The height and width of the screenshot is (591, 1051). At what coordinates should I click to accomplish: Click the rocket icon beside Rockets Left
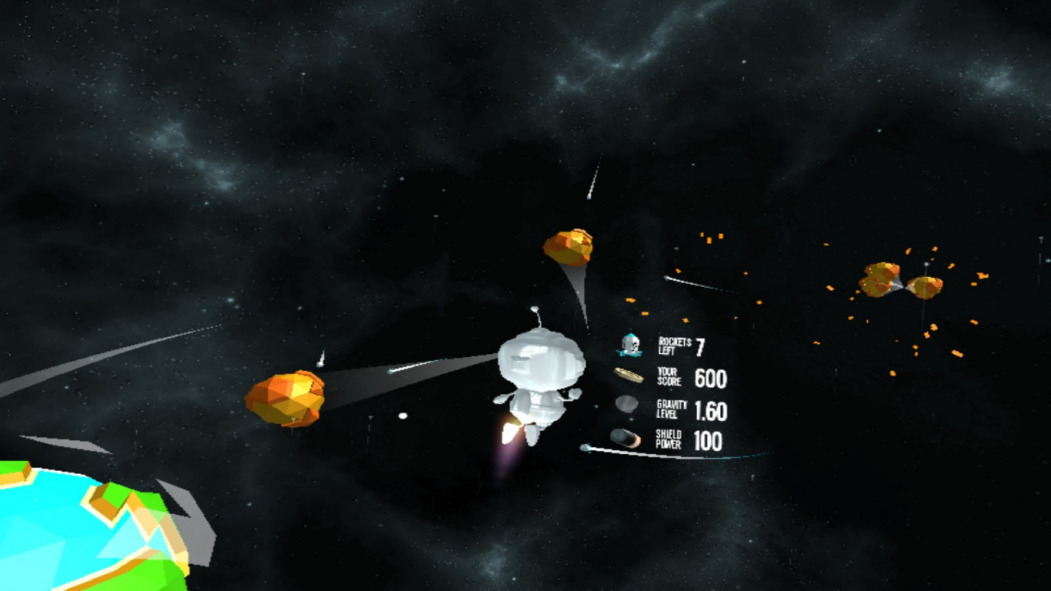pyautogui.click(x=629, y=345)
